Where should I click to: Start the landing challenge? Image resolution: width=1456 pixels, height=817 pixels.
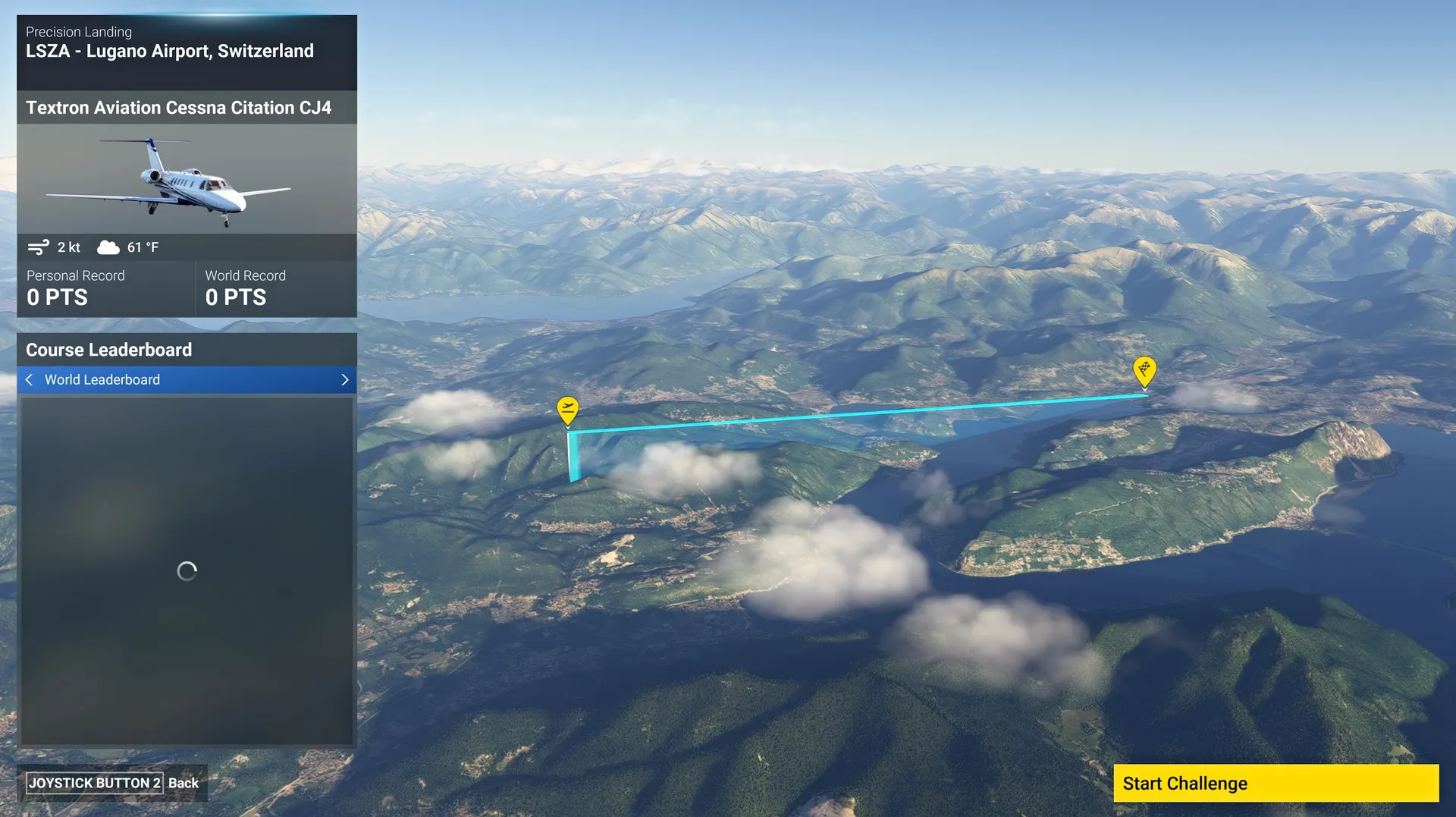click(1275, 783)
